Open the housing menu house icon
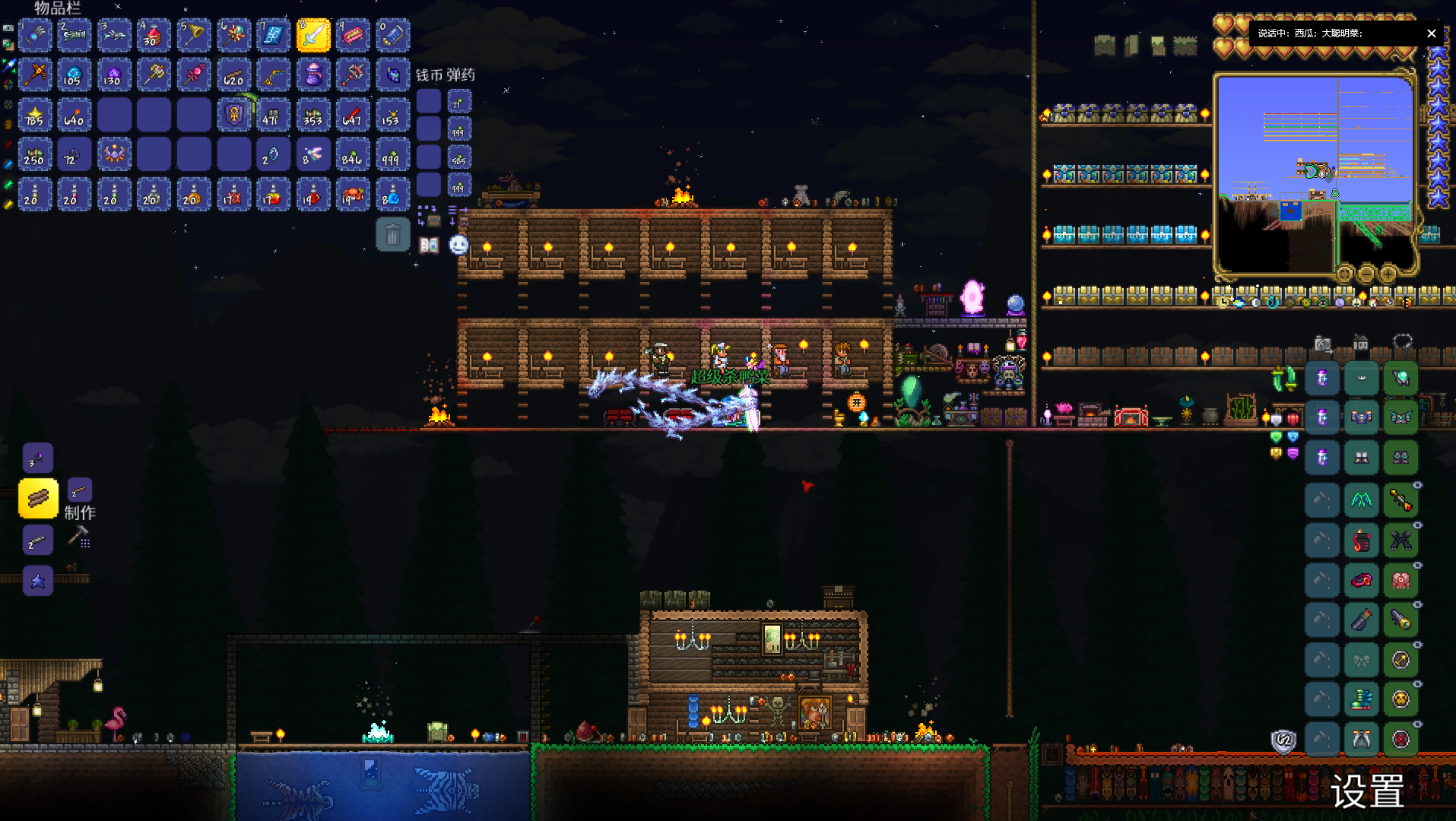The image size is (1456, 821). pyautogui.click(x=1361, y=344)
